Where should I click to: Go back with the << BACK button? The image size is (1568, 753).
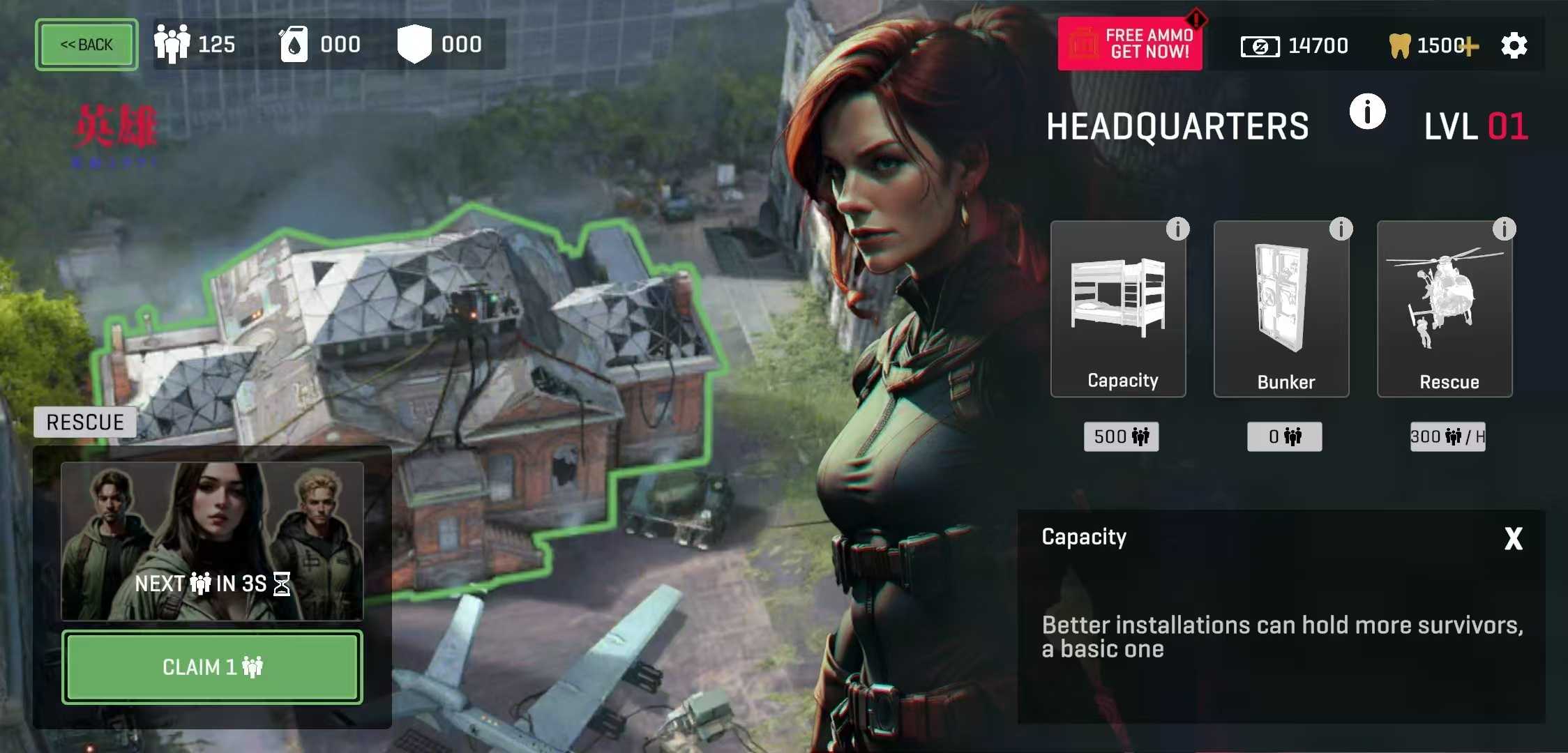tap(86, 45)
